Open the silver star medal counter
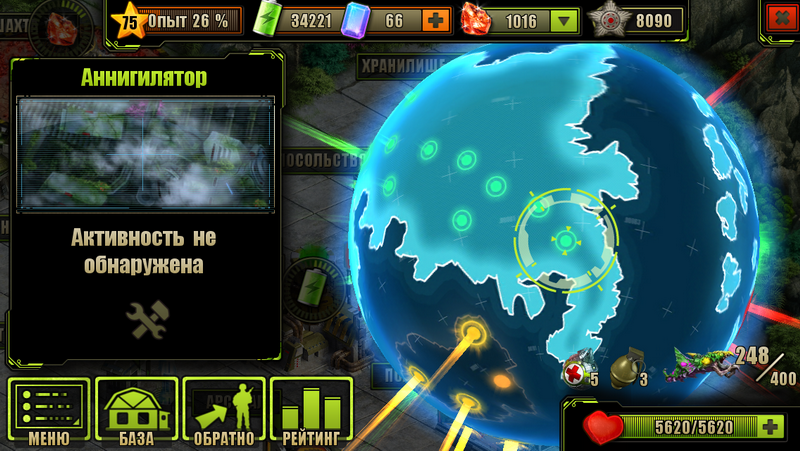The image size is (800, 451). [x=608, y=20]
